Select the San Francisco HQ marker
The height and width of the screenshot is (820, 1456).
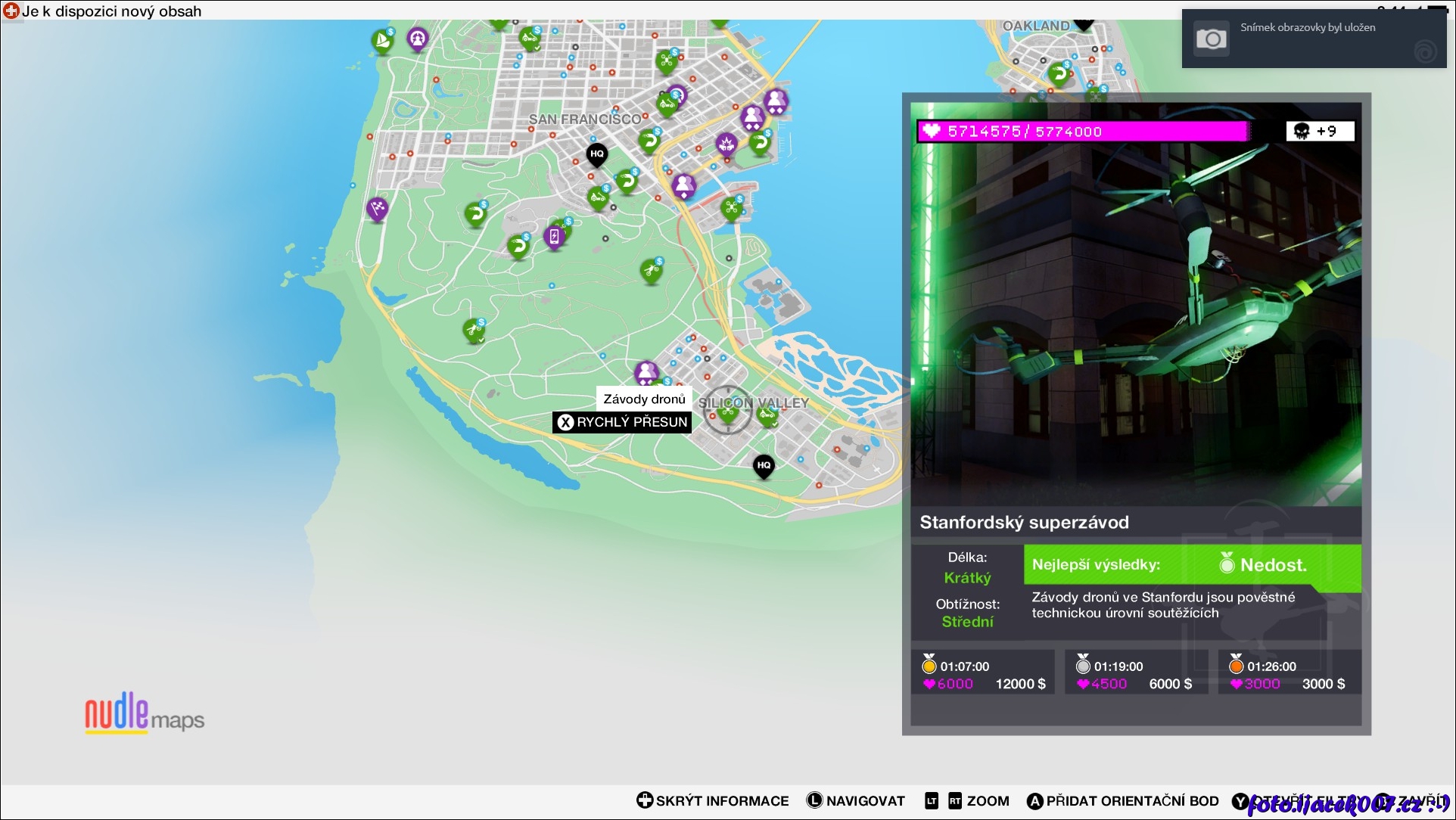pyautogui.click(x=597, y=154)
